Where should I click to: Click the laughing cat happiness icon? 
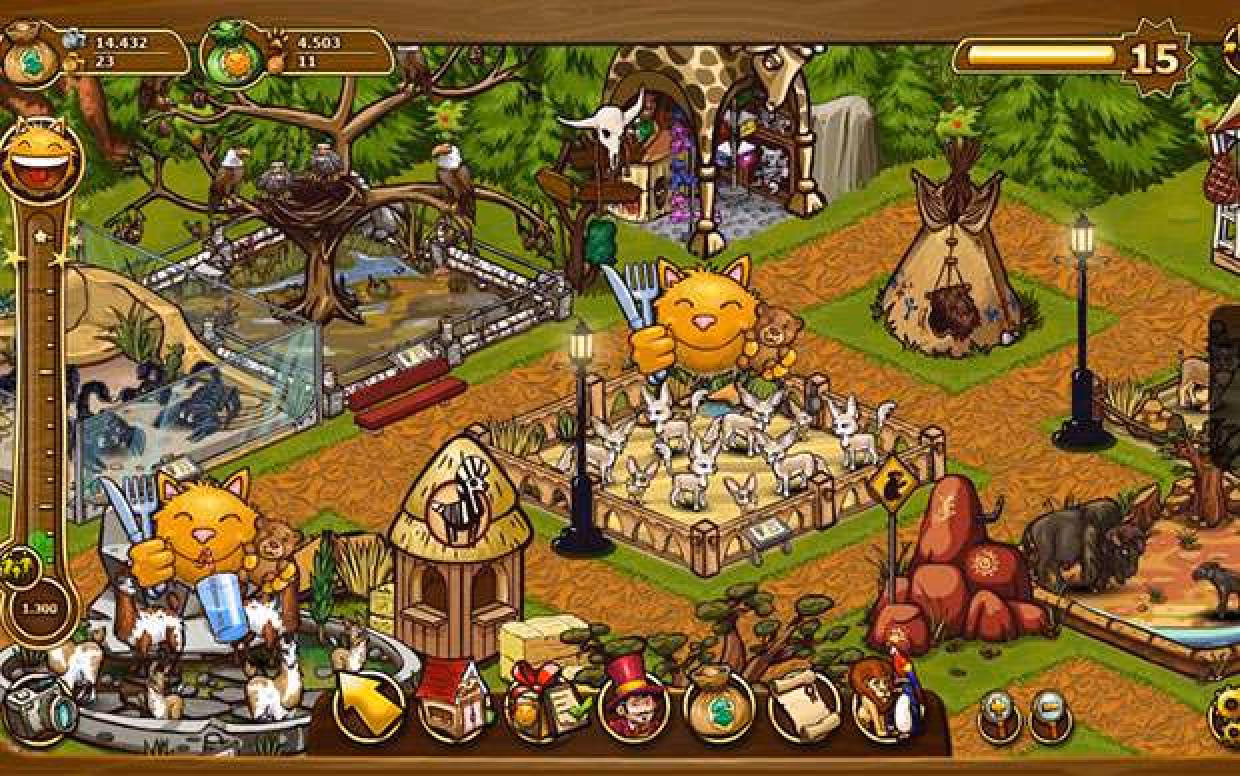pyautogui.click(x=41, y=158)
